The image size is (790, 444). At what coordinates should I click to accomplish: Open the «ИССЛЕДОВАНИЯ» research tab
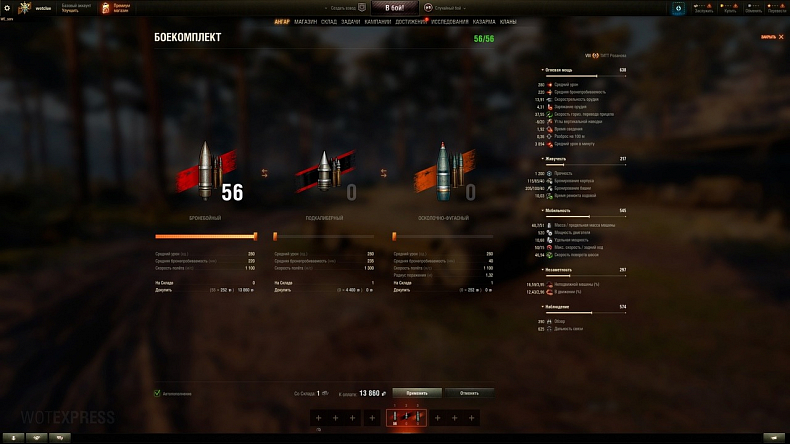click(450, 20)
